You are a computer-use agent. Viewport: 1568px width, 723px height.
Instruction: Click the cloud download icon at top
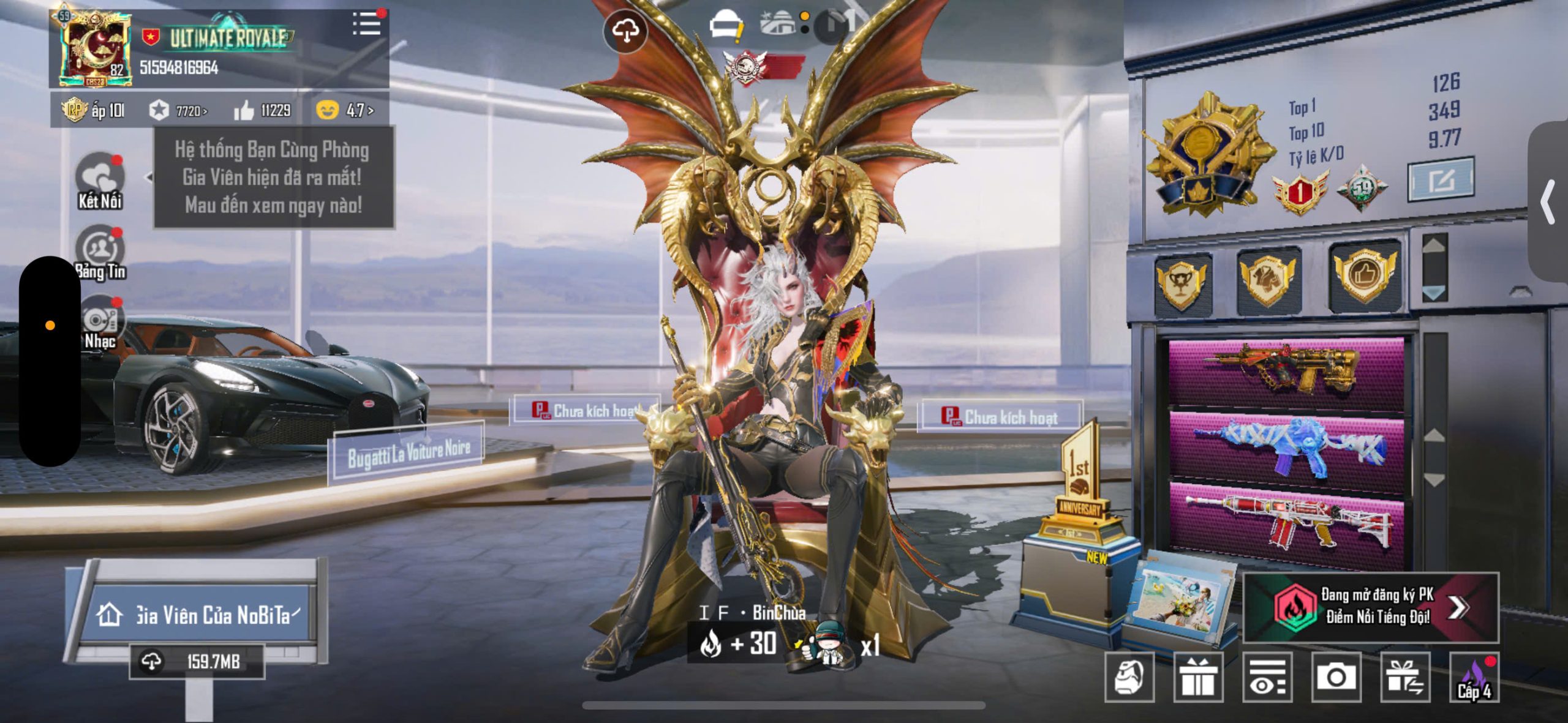(x=625, y=31)
